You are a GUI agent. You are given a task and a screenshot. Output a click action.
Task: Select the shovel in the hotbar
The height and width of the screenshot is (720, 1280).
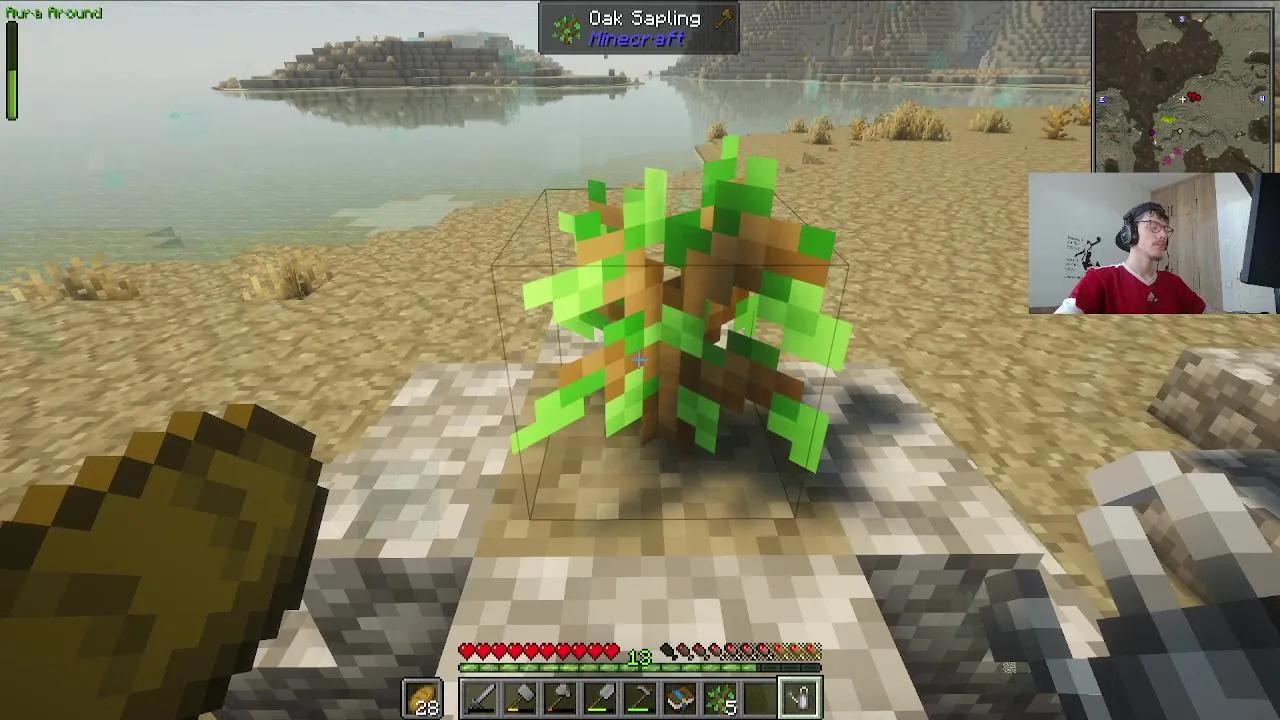602,697
